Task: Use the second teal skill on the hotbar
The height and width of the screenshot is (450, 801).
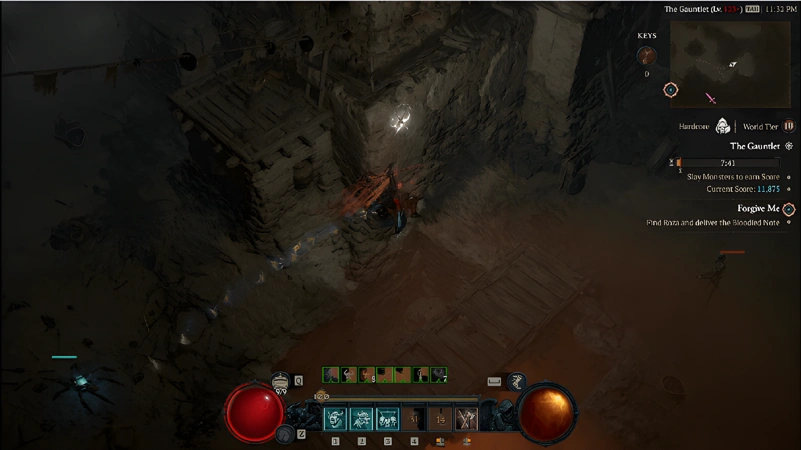Action: (361, 418)
